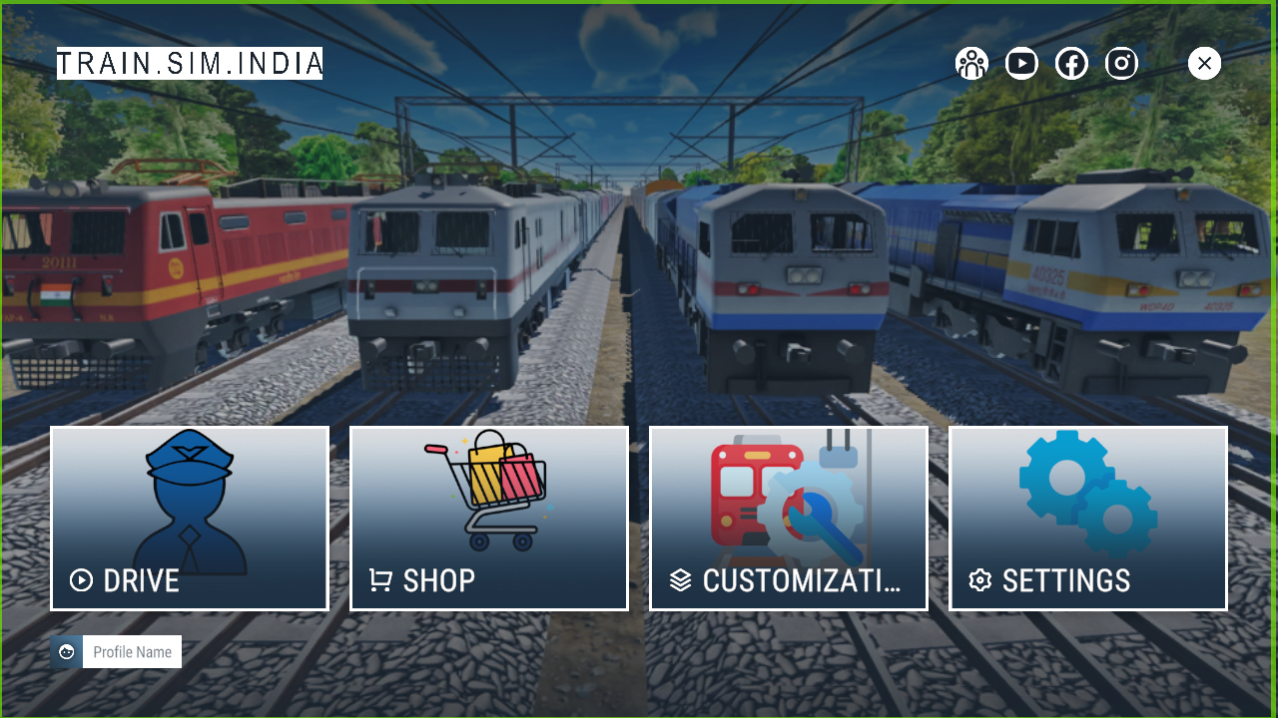Click the Profile Name field
Image resolution: width=1278 pixels, height=718 pixels.
[132, 652]
